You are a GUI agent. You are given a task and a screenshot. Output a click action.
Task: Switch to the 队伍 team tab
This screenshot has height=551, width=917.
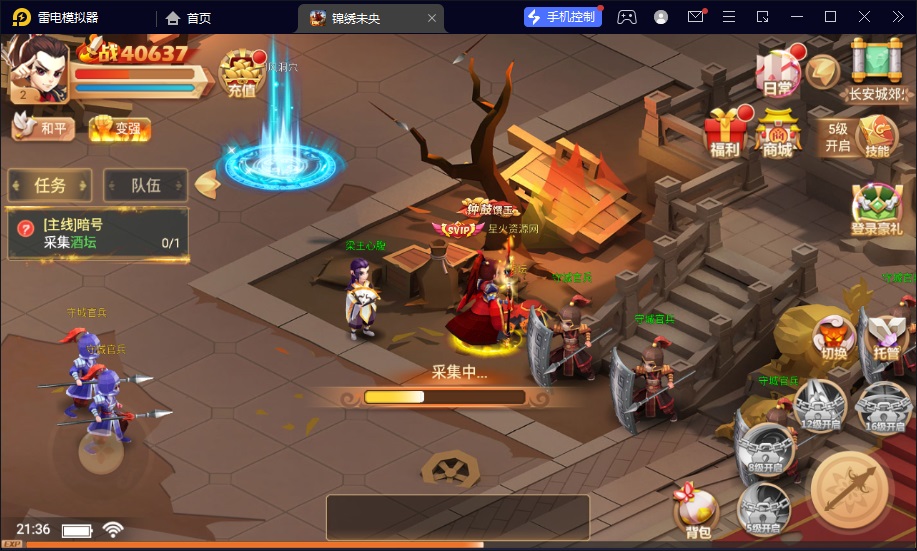pos(146,185)
